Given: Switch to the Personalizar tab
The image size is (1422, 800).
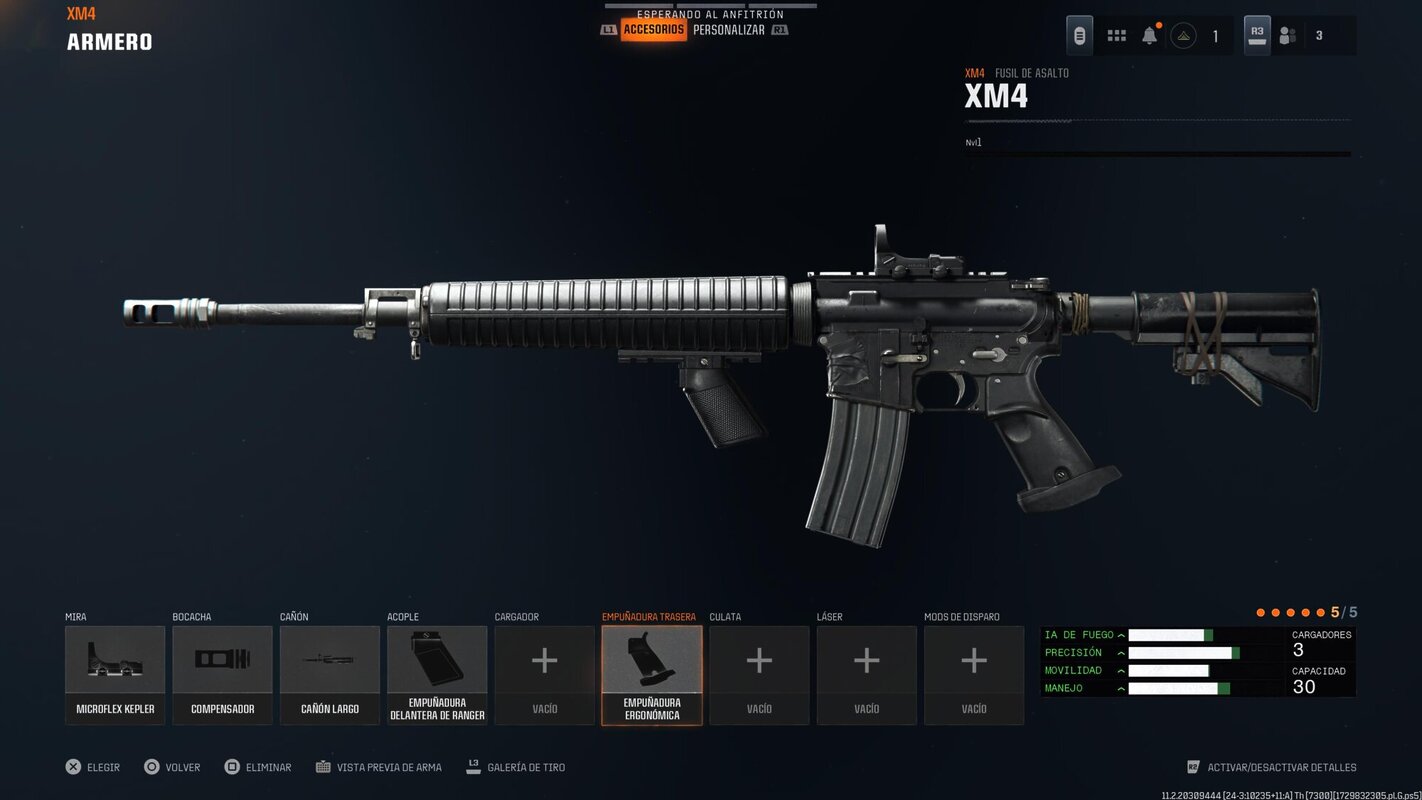Looking at the screenshot, I should click(729, 29).
